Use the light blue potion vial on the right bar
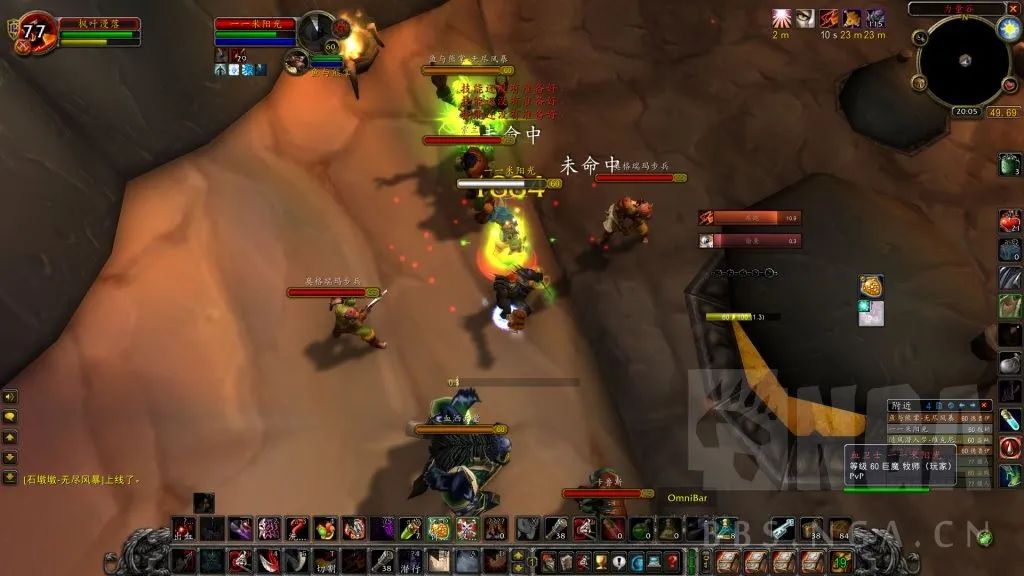The height and width of the screenshot is (576, 1024). click(1010, 420)
